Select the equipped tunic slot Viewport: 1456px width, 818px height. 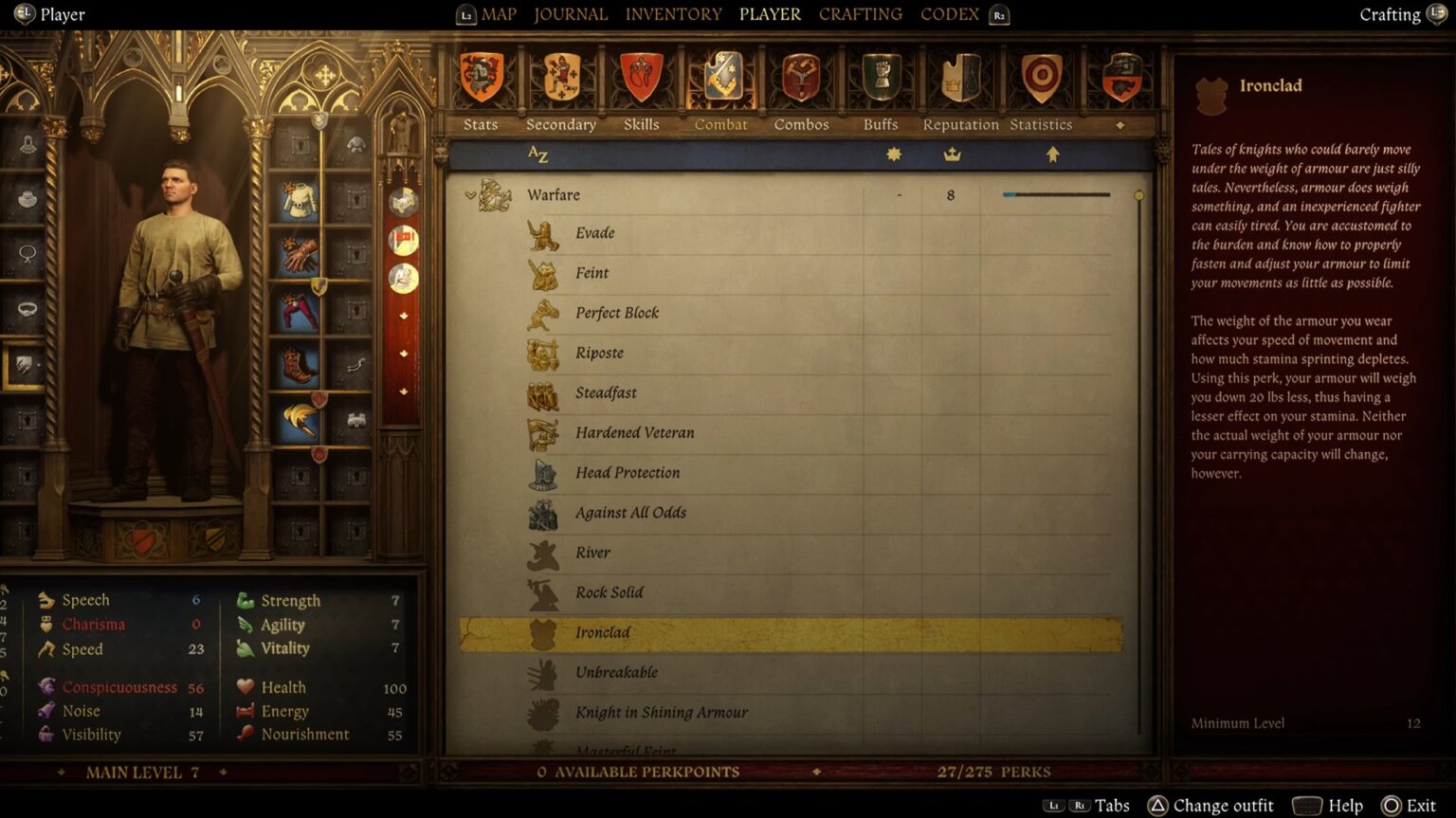298,199
